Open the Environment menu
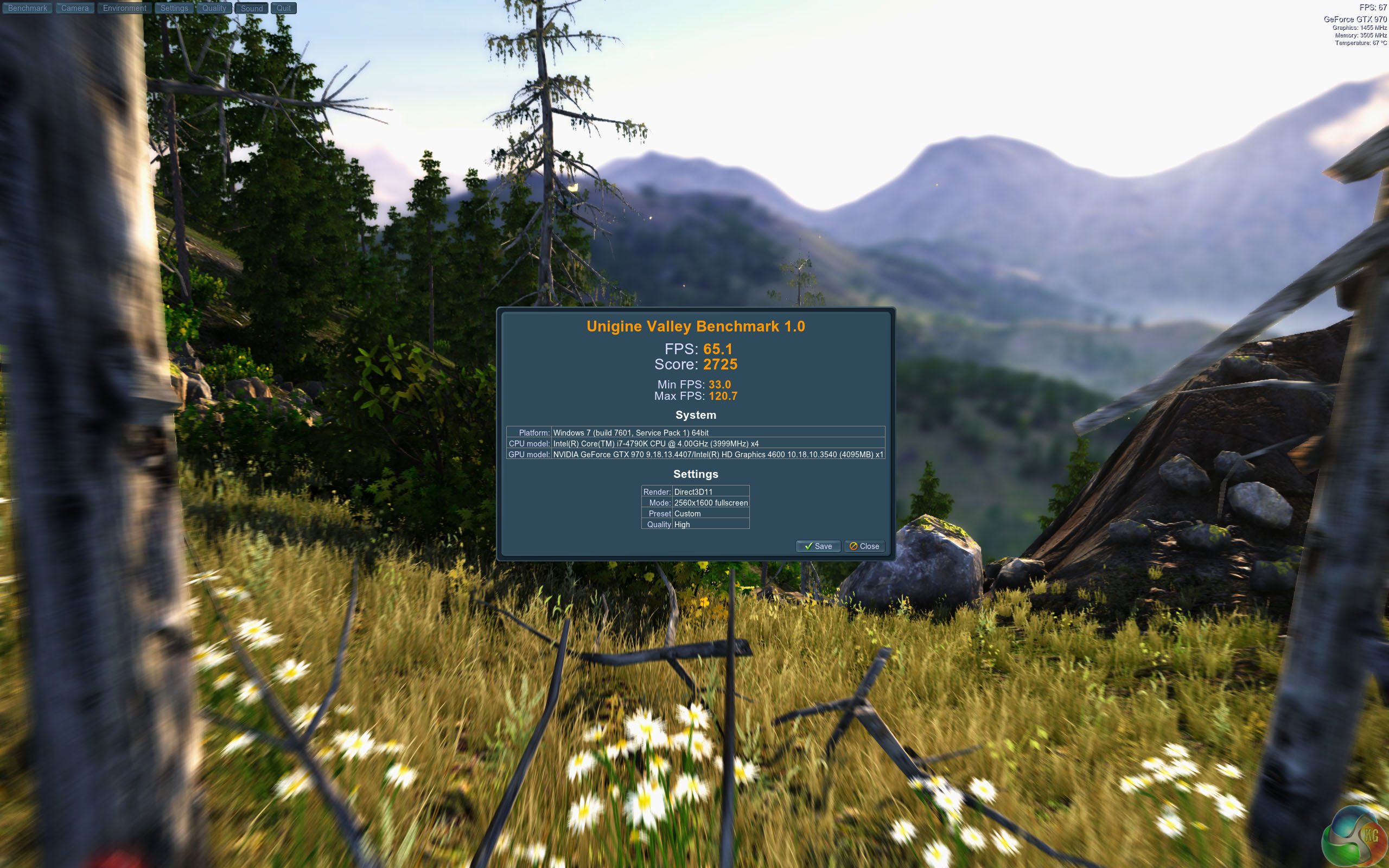 125,8
